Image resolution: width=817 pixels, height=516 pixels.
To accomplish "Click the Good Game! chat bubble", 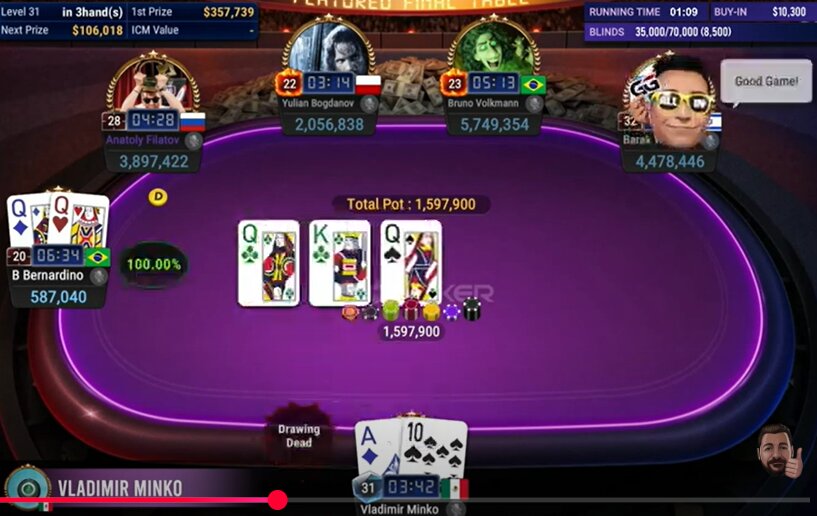I will 766,82.
